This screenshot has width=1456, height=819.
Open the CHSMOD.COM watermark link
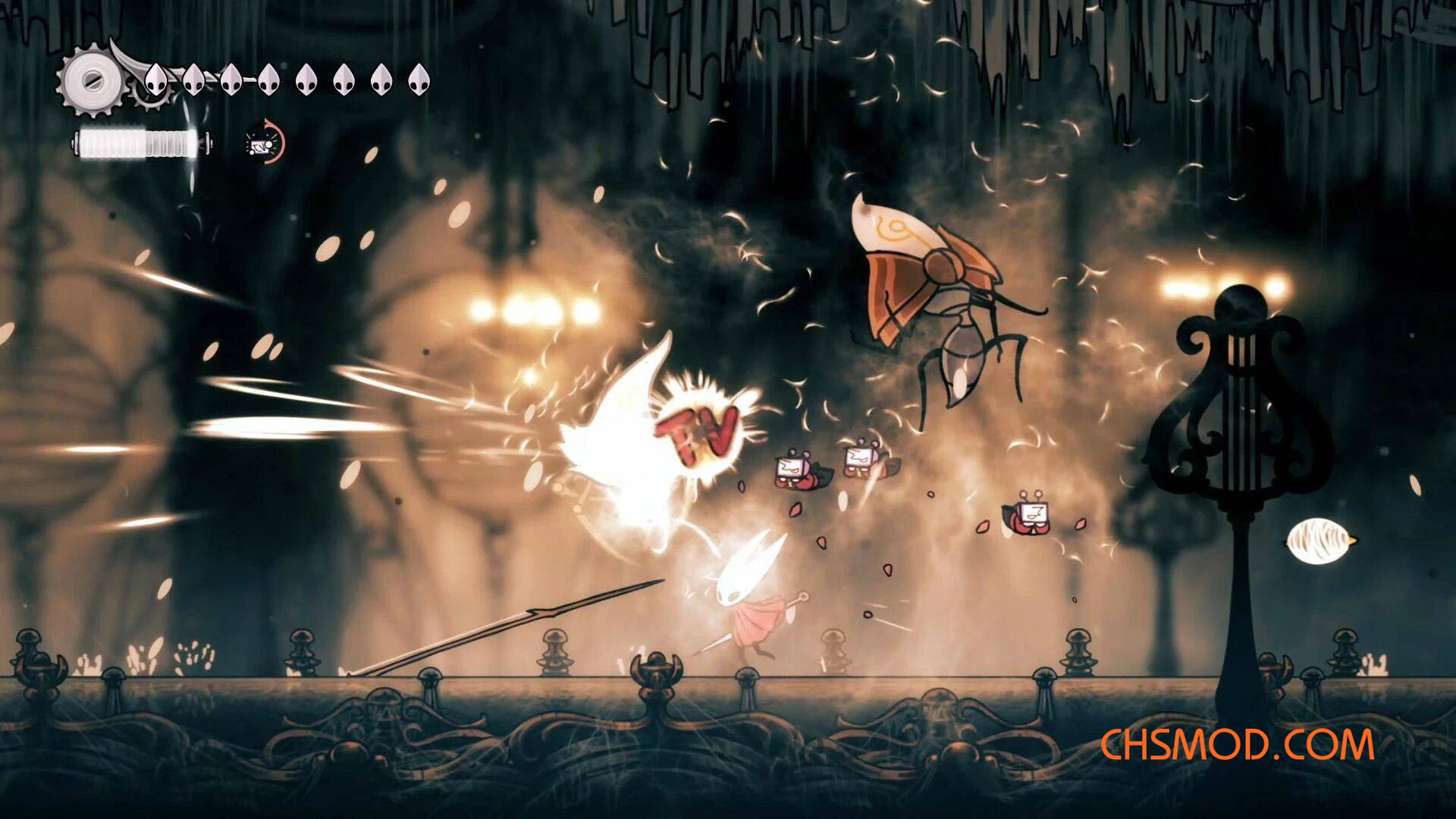(1236, 745)
